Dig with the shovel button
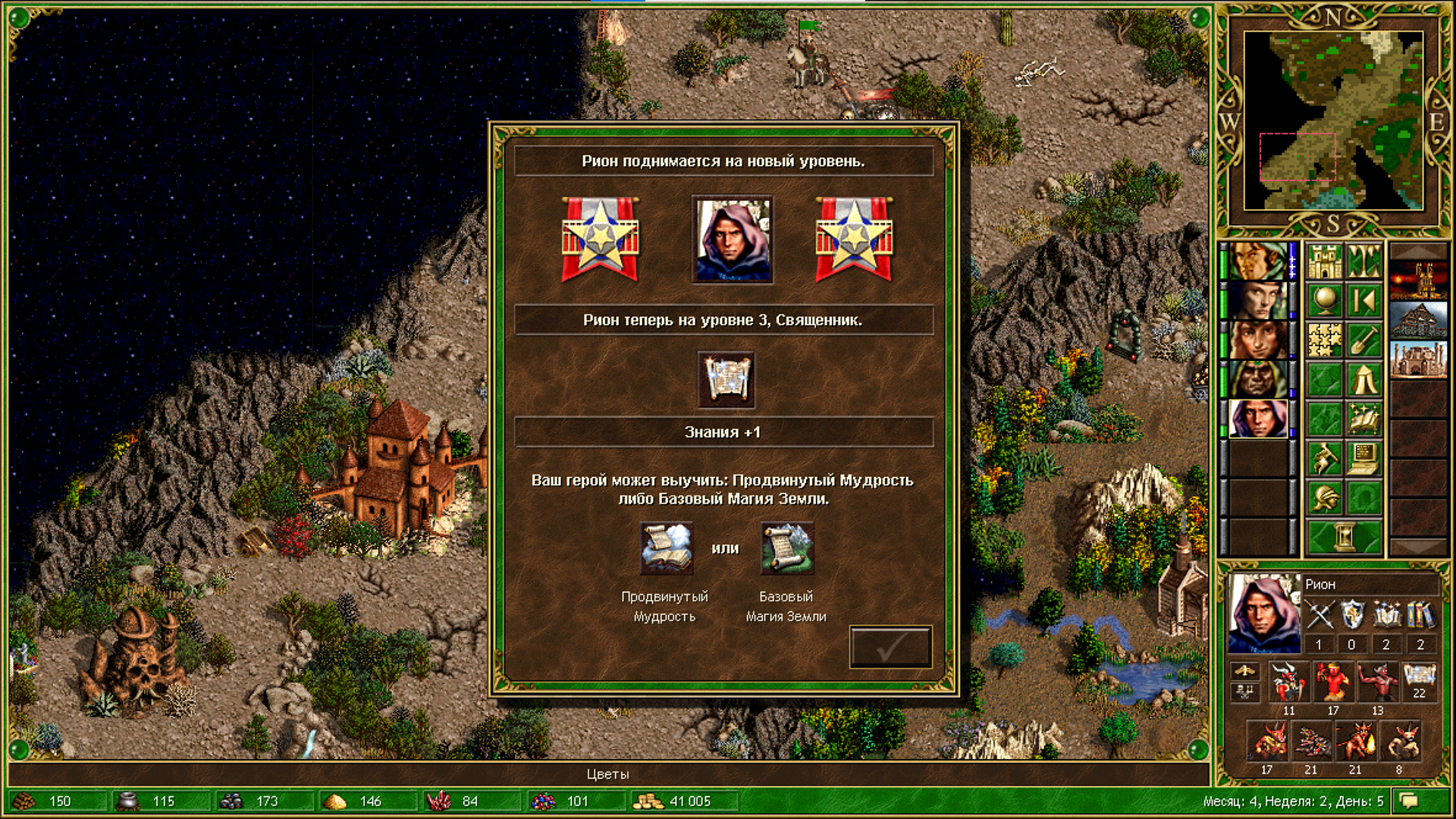Screen dimensions: 1456x819 point(1363,340)
